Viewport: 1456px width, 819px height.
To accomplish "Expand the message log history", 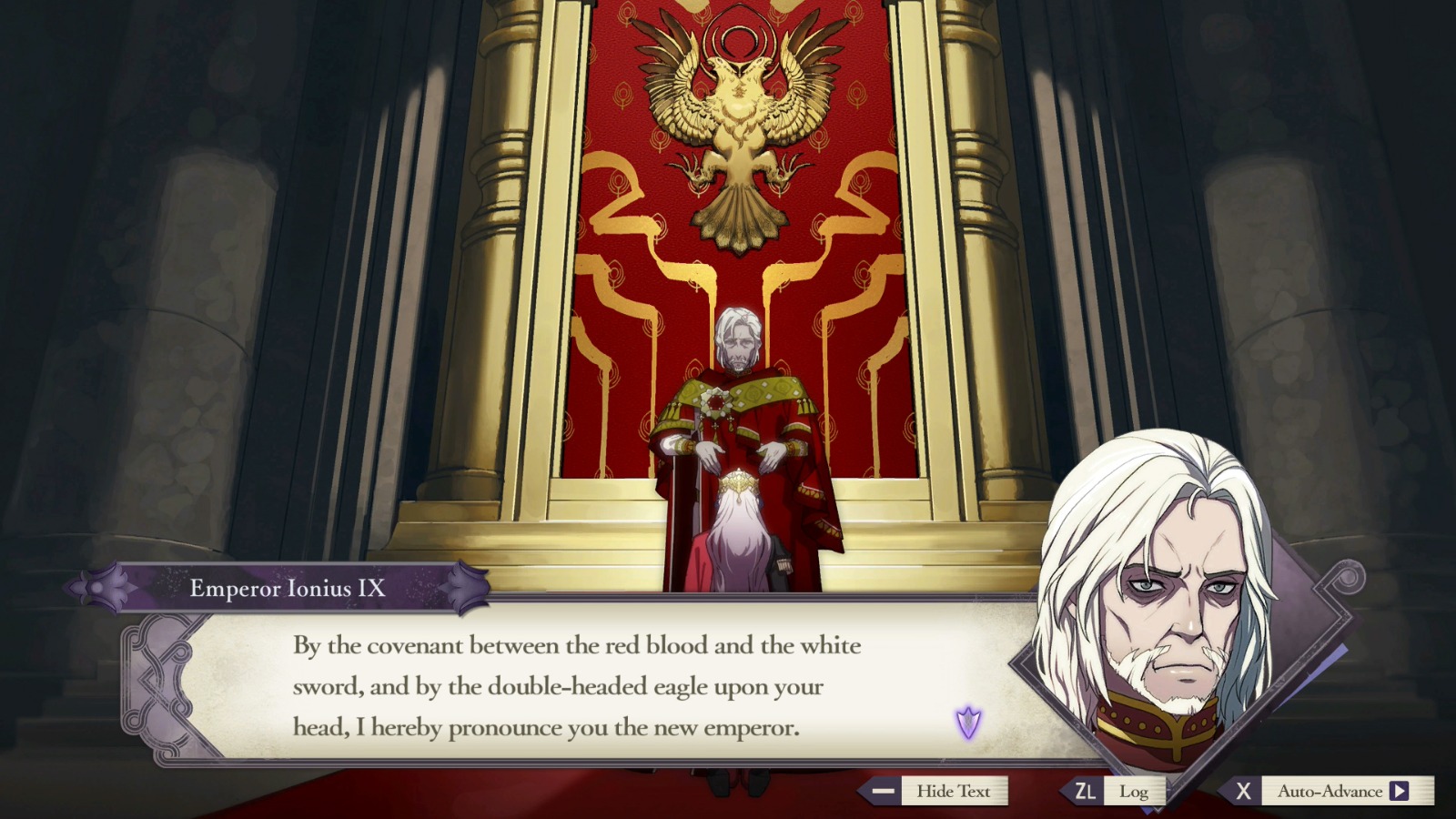I will click(1135, 791).
